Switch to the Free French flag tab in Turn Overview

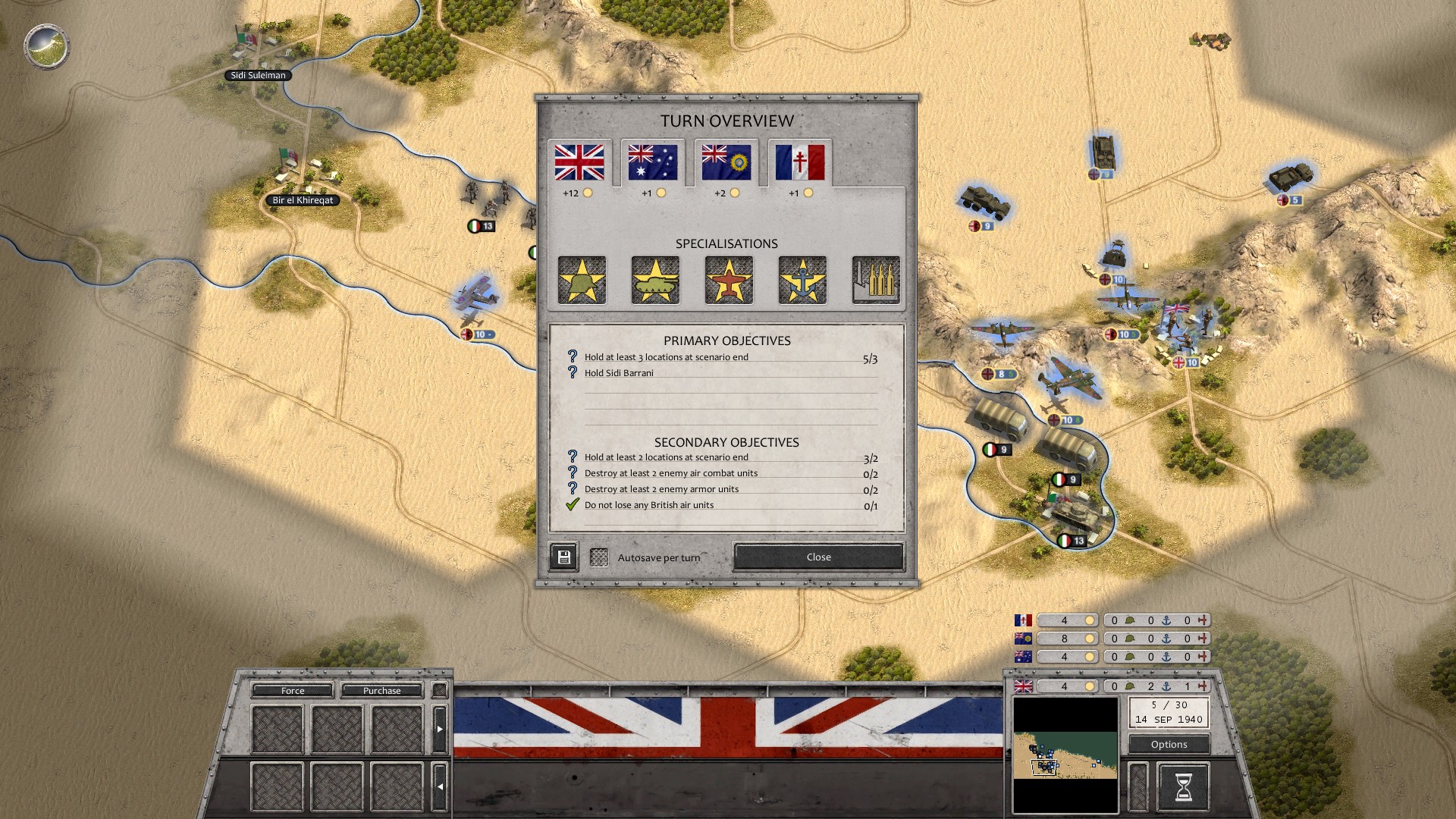tap(799, 162)
